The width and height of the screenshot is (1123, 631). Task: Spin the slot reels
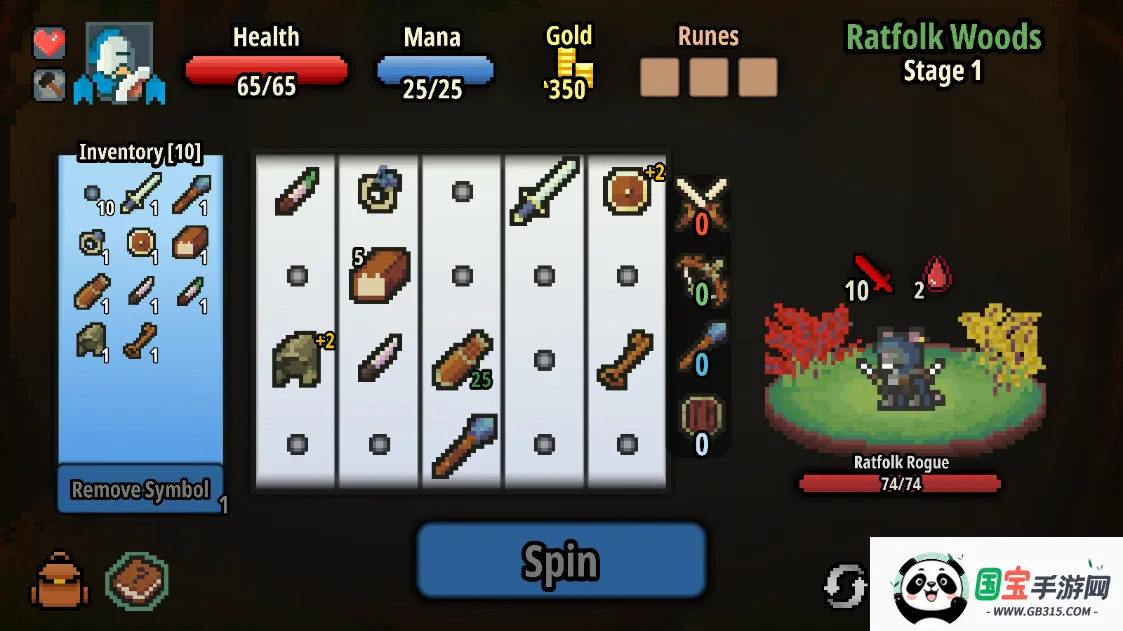pos(561,561)
